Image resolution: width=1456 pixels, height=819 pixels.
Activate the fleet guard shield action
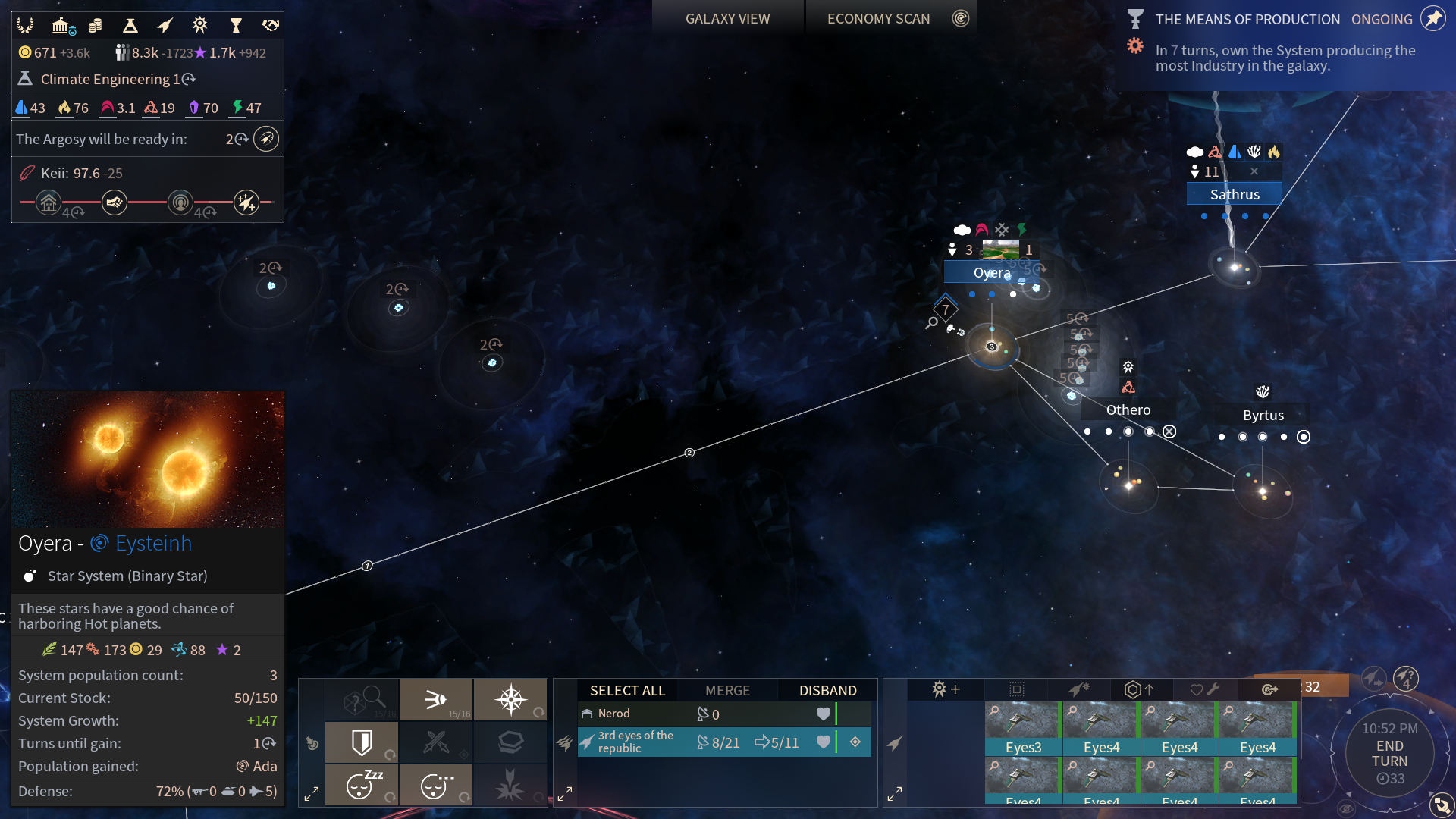362,742
